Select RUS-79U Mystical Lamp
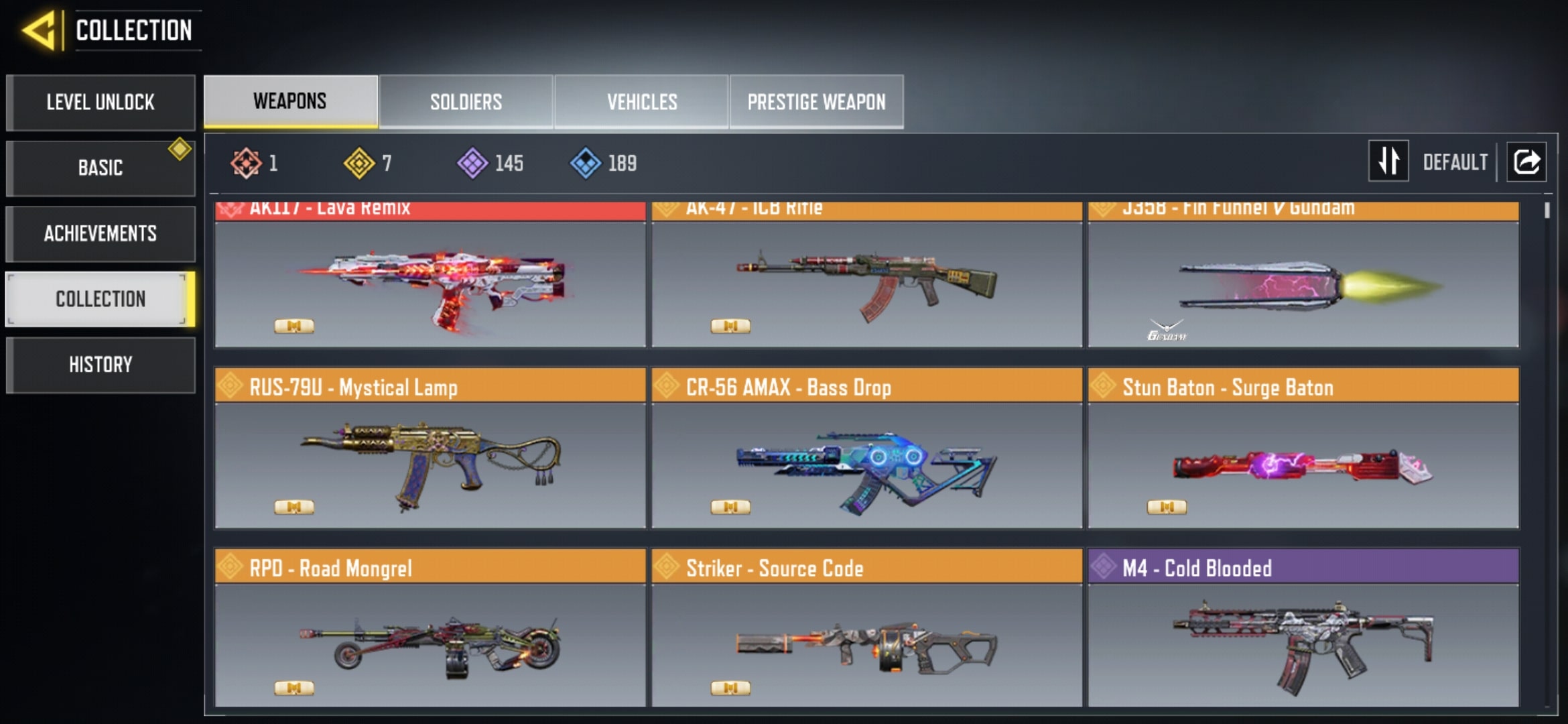Viewport: 1568px width, 724px height. [x=430, y=463]
